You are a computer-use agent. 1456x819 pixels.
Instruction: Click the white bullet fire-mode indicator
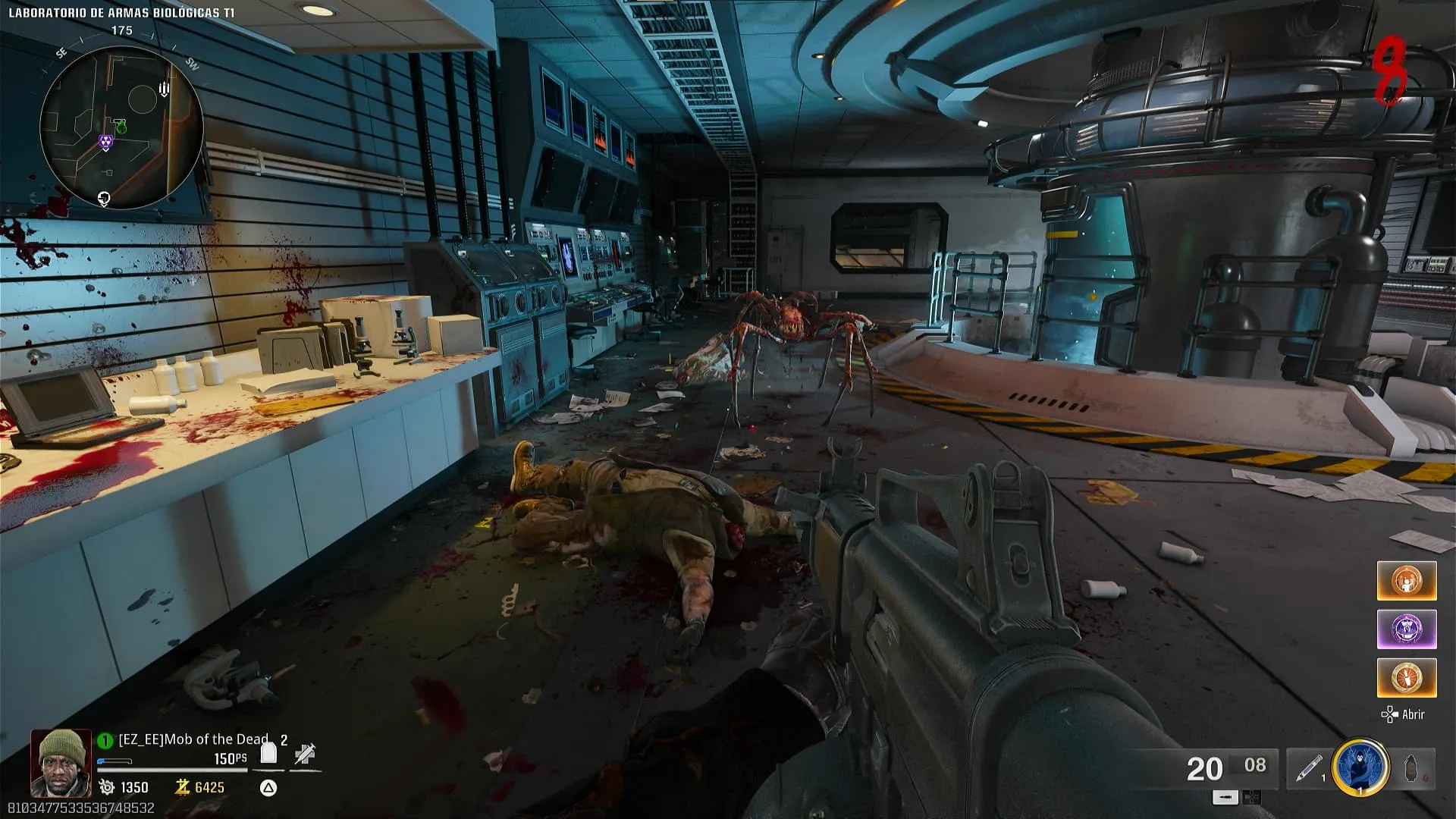1225,797
